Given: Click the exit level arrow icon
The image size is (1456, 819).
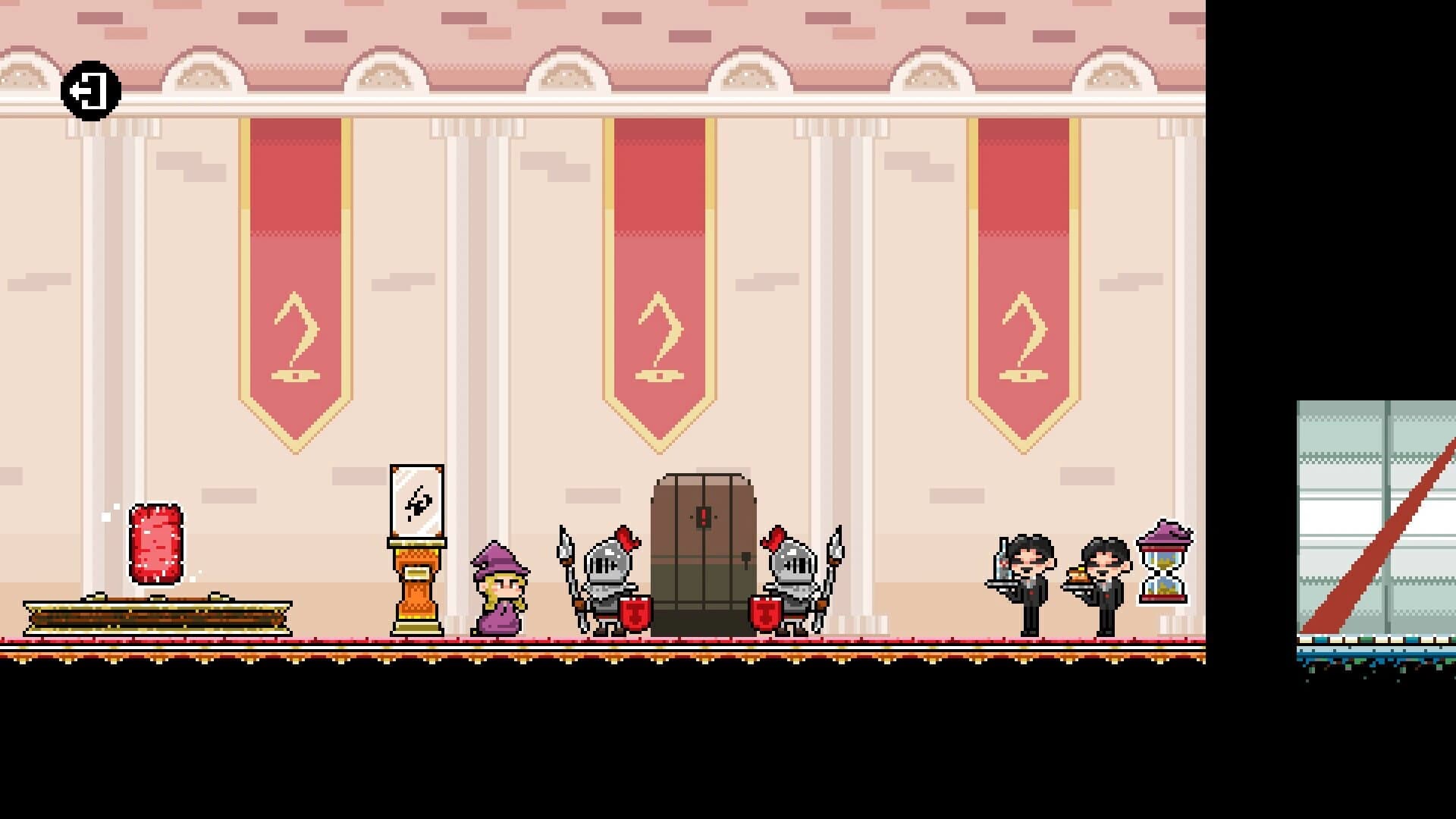Looking at the screenshot, I should (x=93, y=89).
